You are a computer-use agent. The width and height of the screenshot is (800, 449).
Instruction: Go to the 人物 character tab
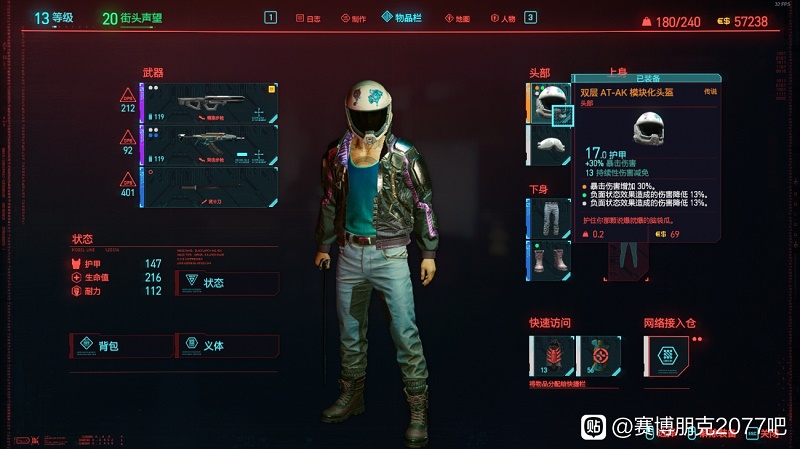(x=503, y=18)
